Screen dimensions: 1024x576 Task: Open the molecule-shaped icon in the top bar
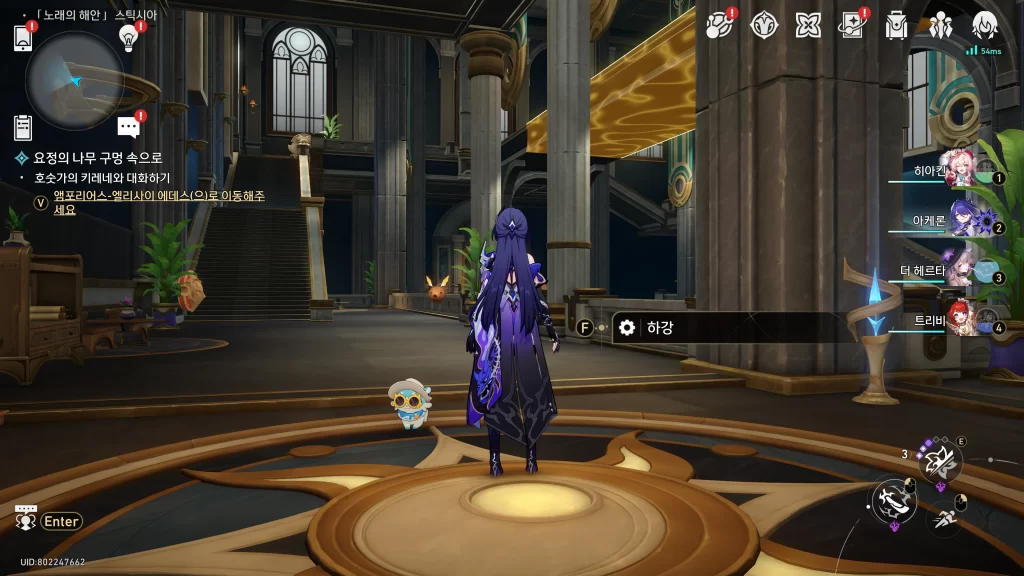(719, 25)
